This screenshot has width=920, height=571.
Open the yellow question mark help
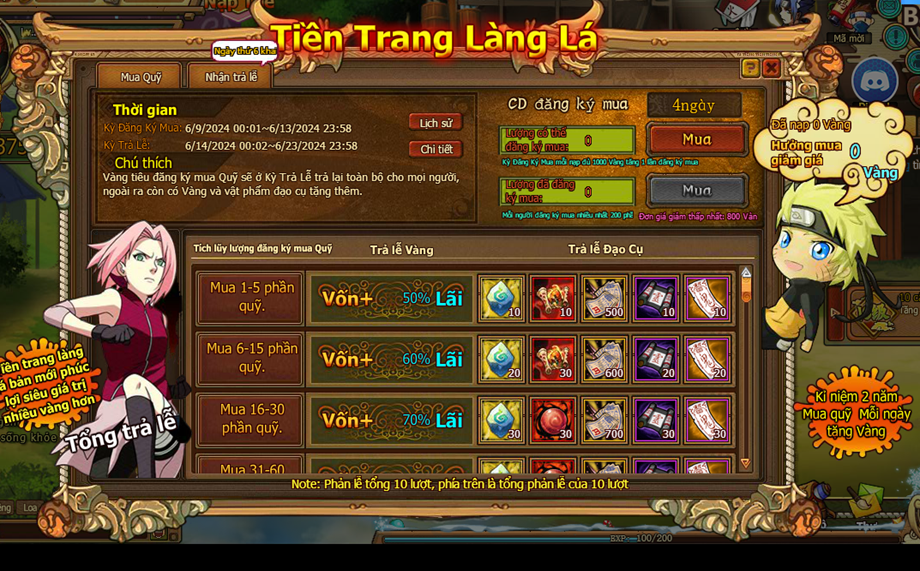pyautogui.click(x=749, y=68)
